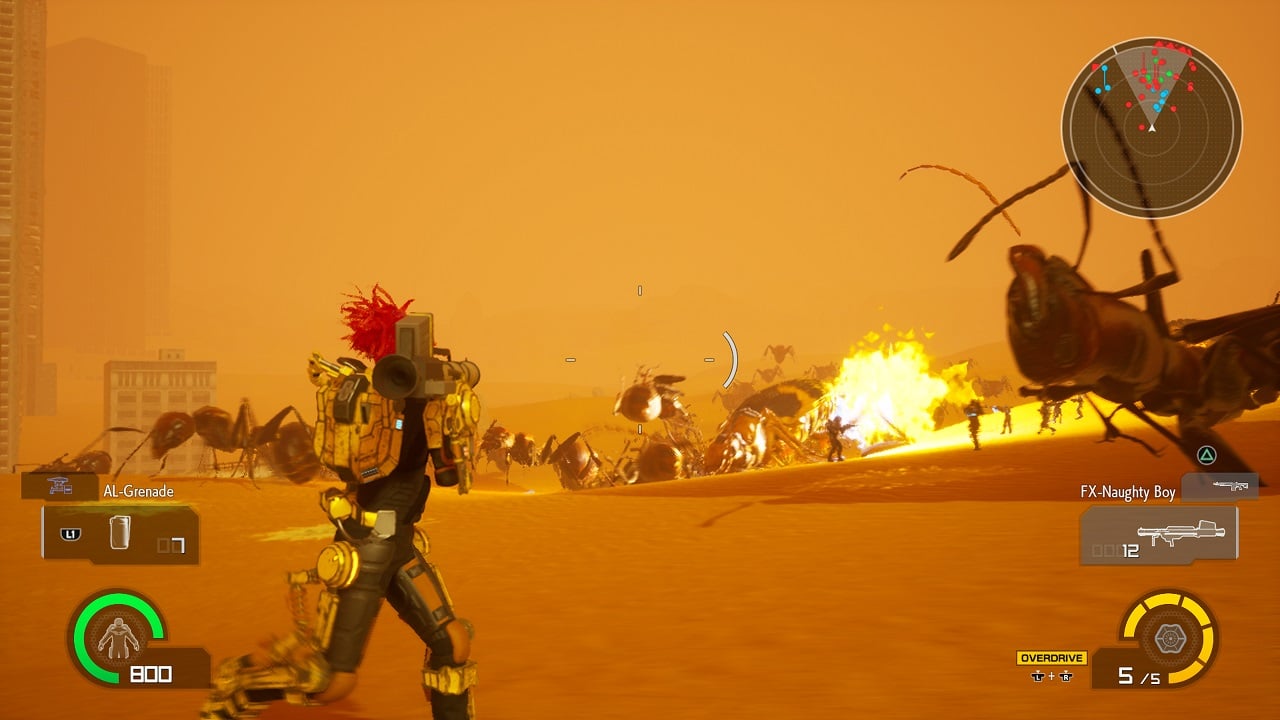Screen dimensions: 1280x720
Task: Click the circular radar minimap
Action: coord(1151,128)
